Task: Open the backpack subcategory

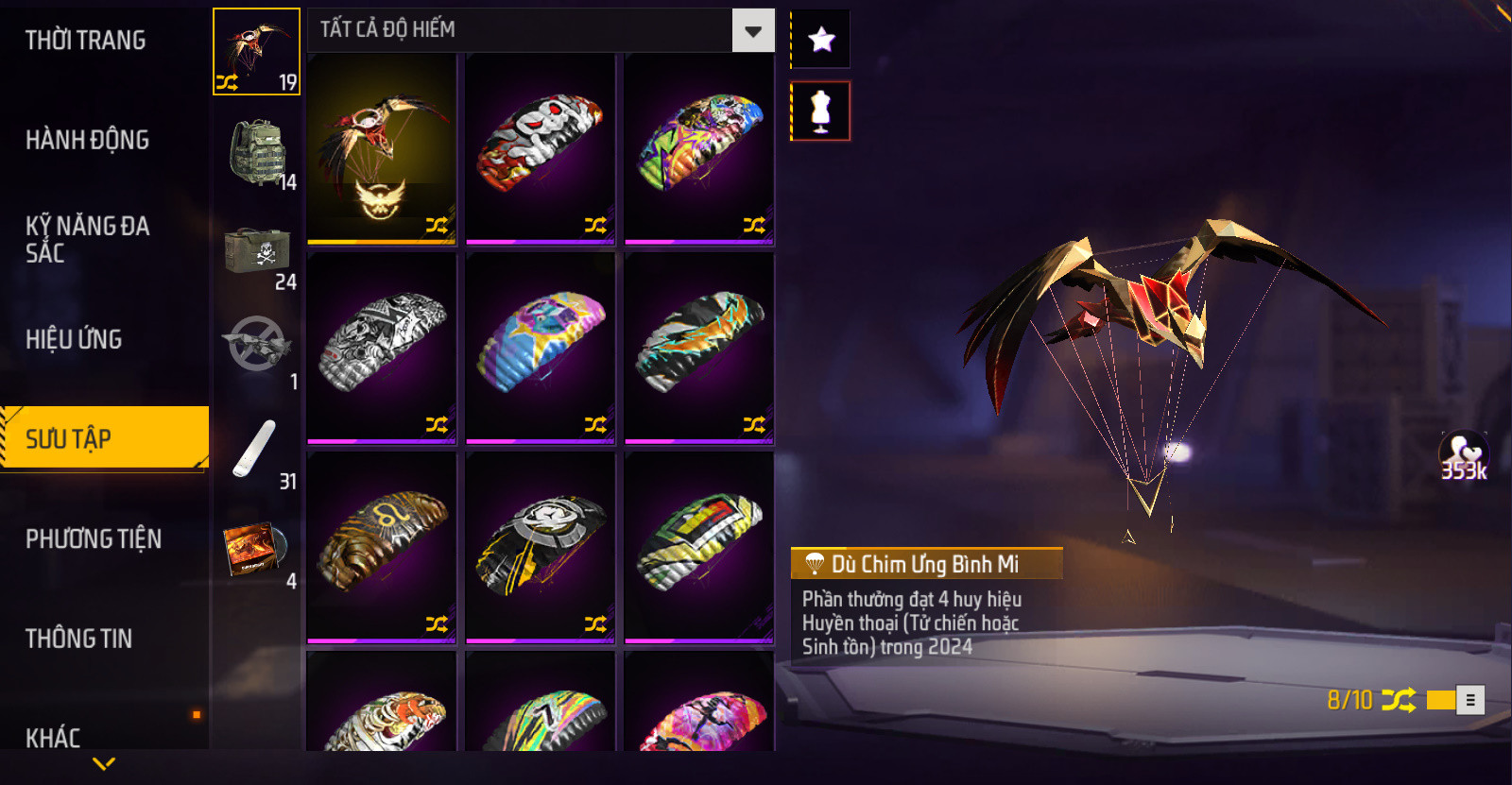Action: 256,153
